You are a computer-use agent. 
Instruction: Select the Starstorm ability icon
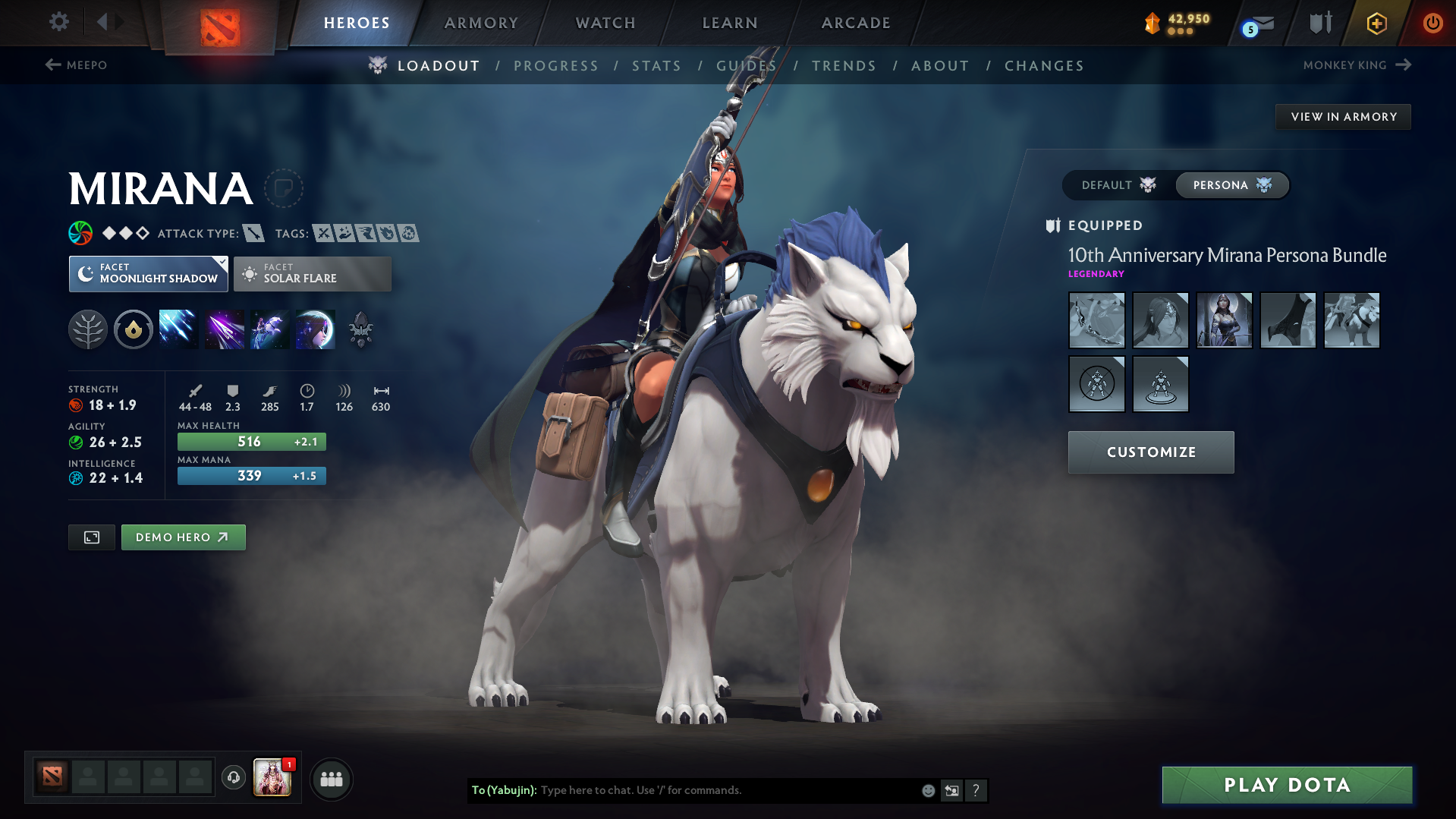178,329
